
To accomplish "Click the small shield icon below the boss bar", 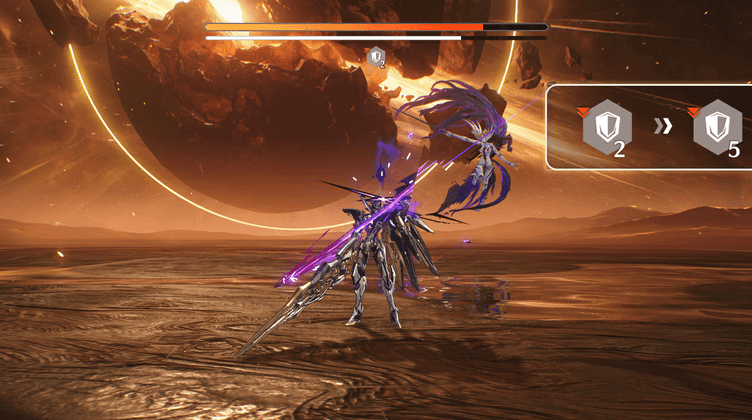I will (376, 58).
